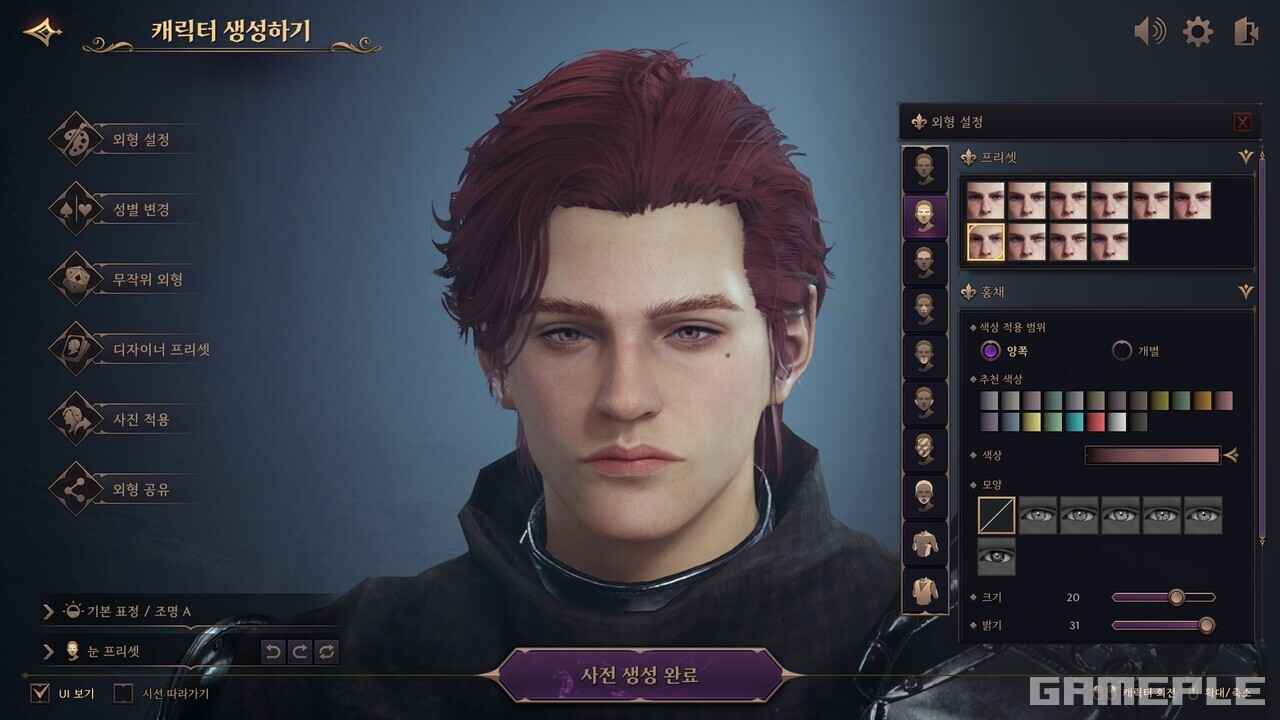Viewport: 1280px width, 720px height.
Task: Toggle the UI 보기 checkbox
Action: point(40,693)
